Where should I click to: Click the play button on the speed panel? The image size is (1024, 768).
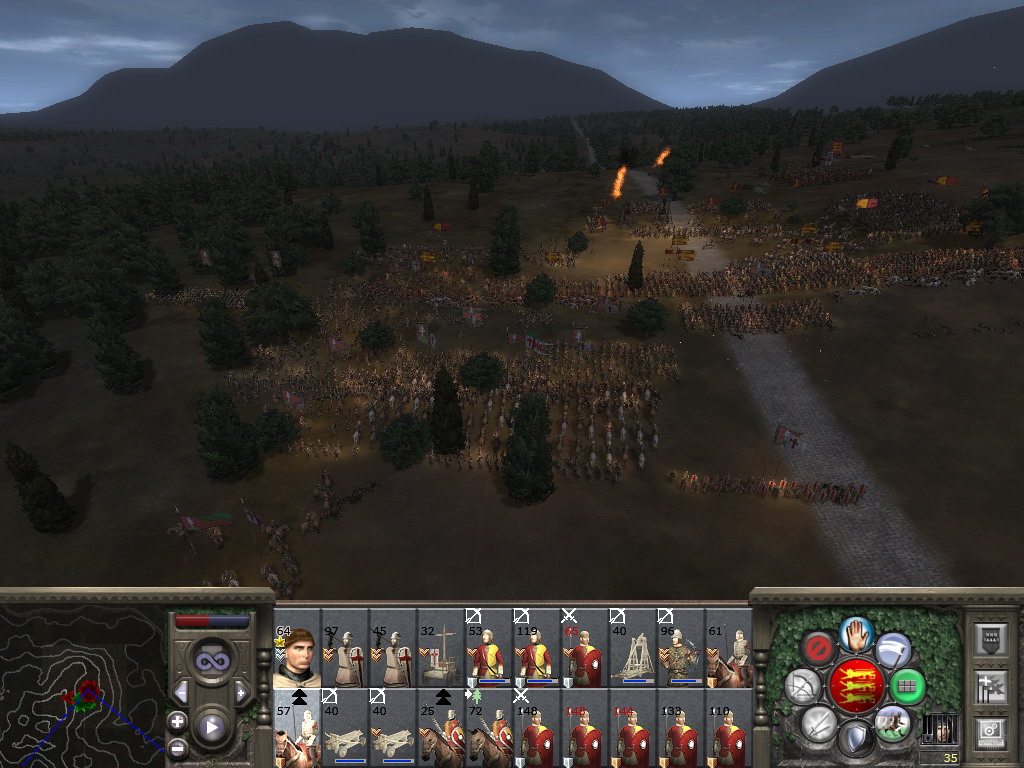[x=212, y=727]
